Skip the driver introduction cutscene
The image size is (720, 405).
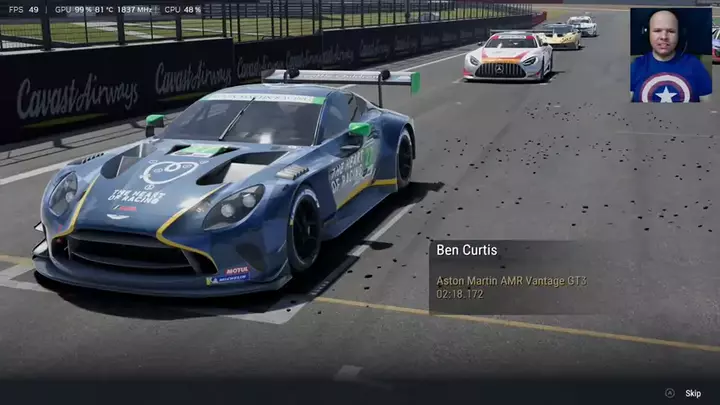click(692, 393)
